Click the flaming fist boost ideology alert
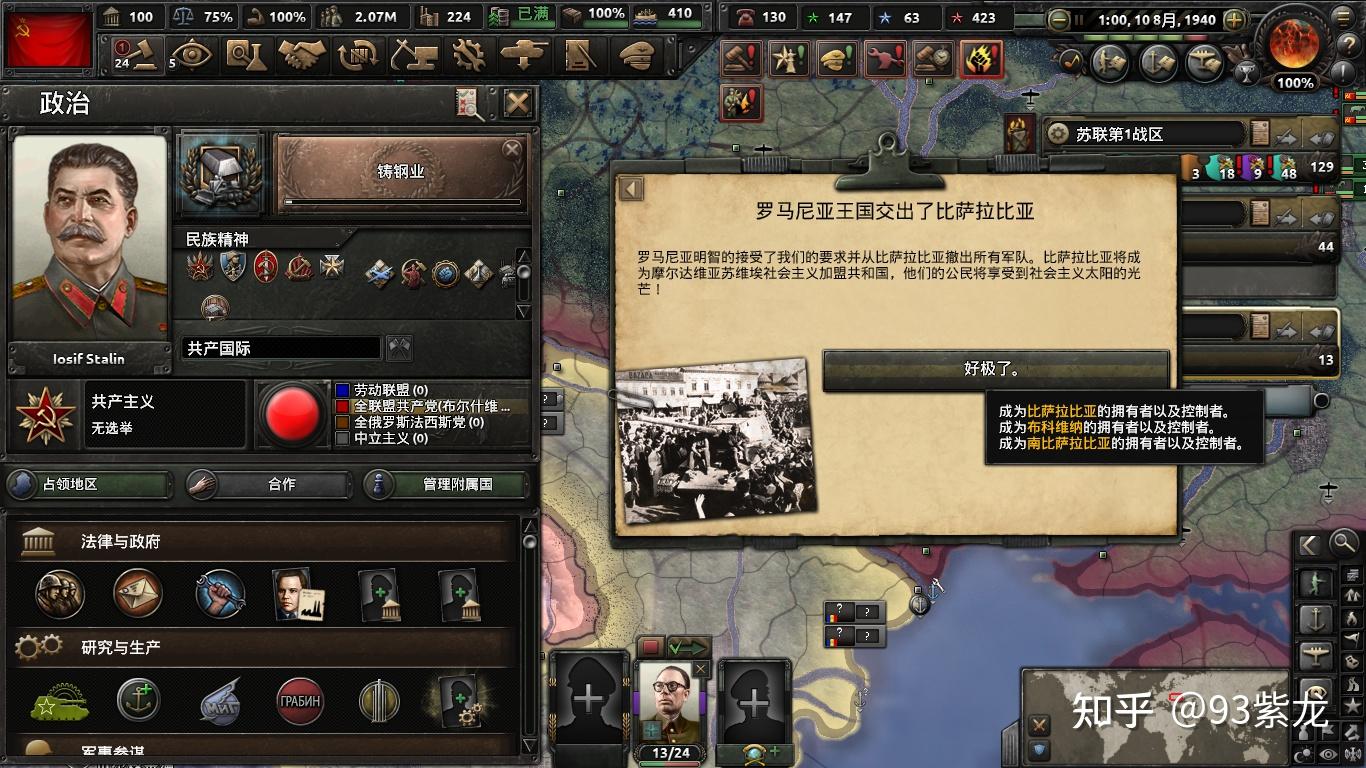Viewport: 1366px width, 768px height. [x=980, y=60]
